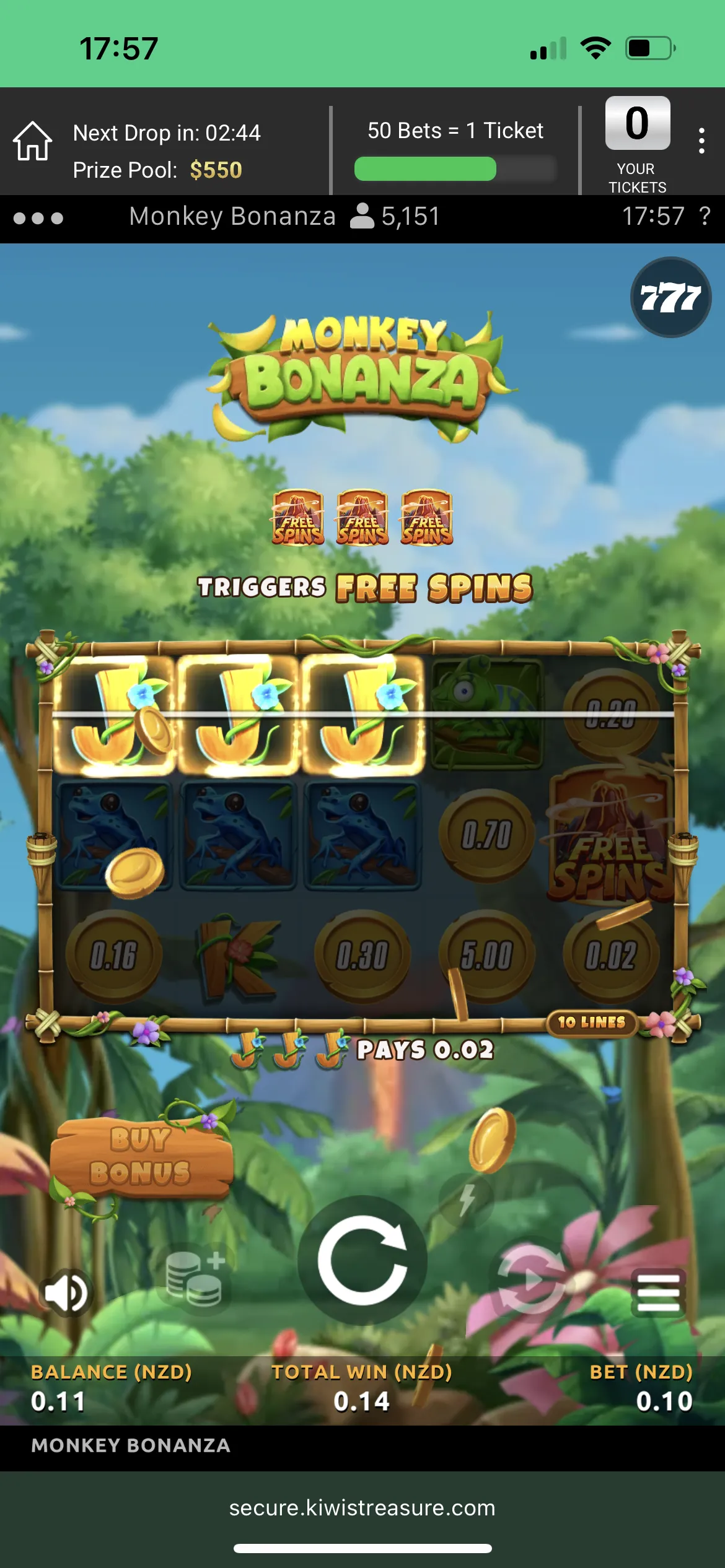The image size is (725, 1568).
Task: Tap the secure.kiwistreasure.com address bar
Action: pos(362,1508)
